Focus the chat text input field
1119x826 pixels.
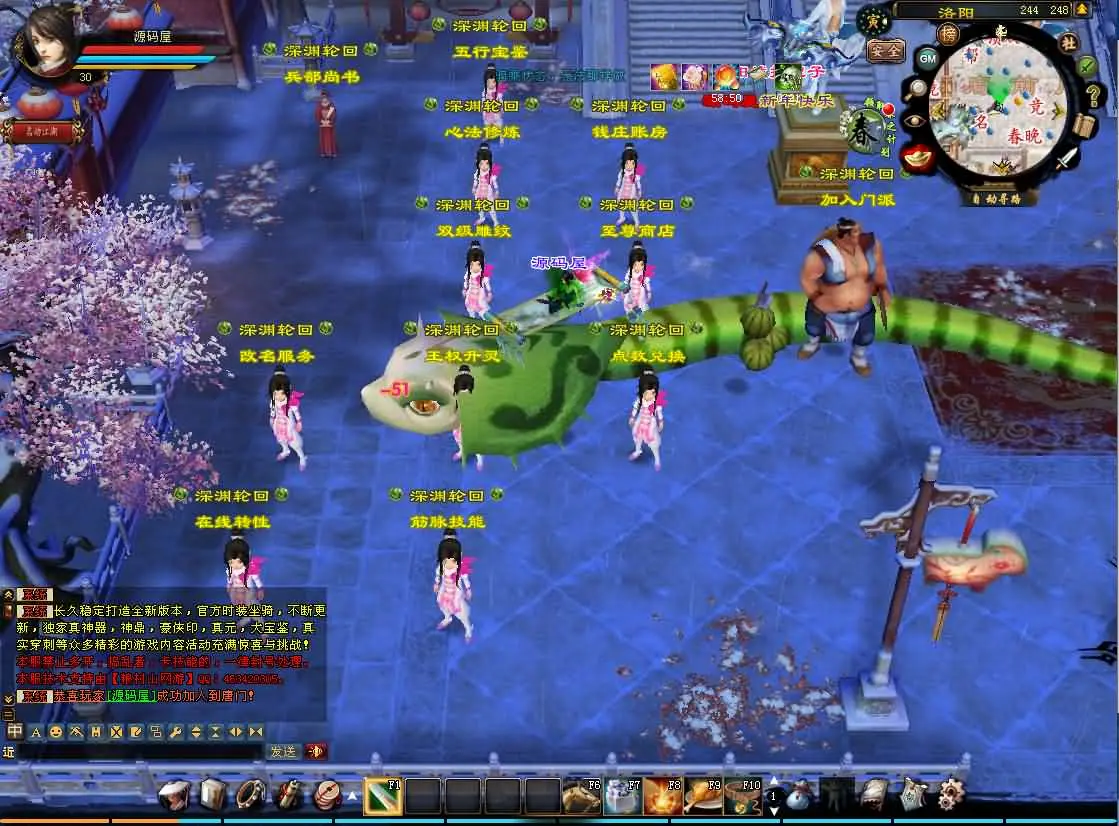(138, 751)
